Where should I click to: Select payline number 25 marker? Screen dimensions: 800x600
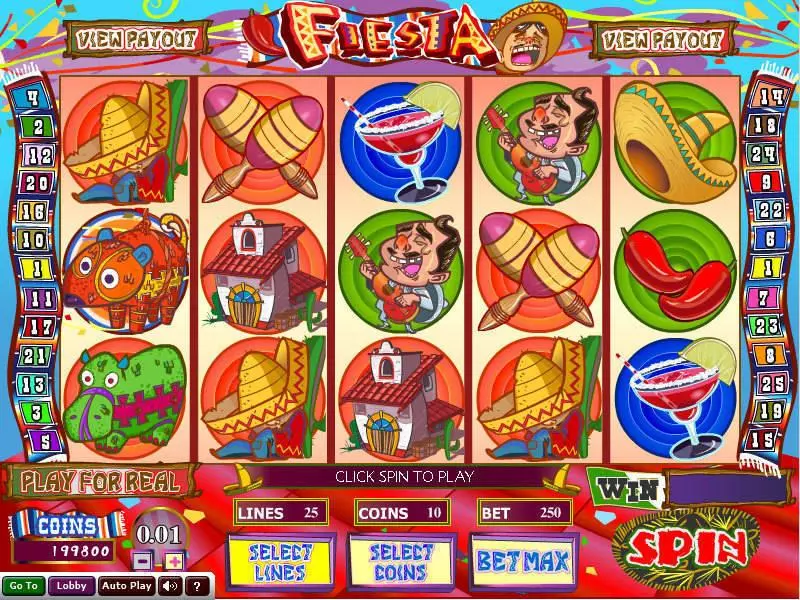click(769, 383)
